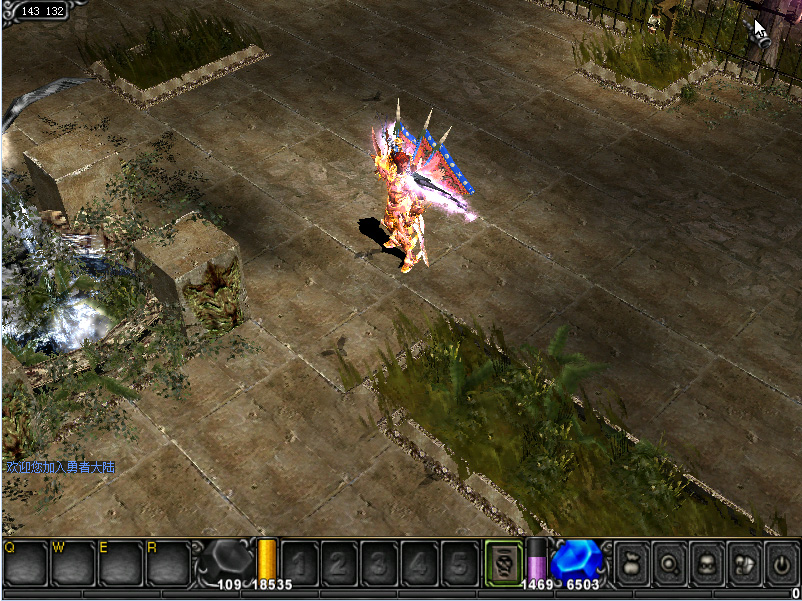
Task: Choose hotbar slot number 1
Action: pyautogui.click(x=301, y=564)
